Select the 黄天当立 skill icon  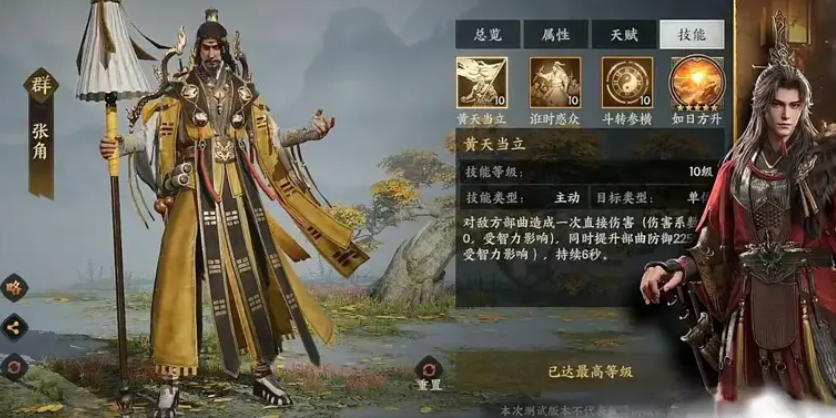coord(481,81)
